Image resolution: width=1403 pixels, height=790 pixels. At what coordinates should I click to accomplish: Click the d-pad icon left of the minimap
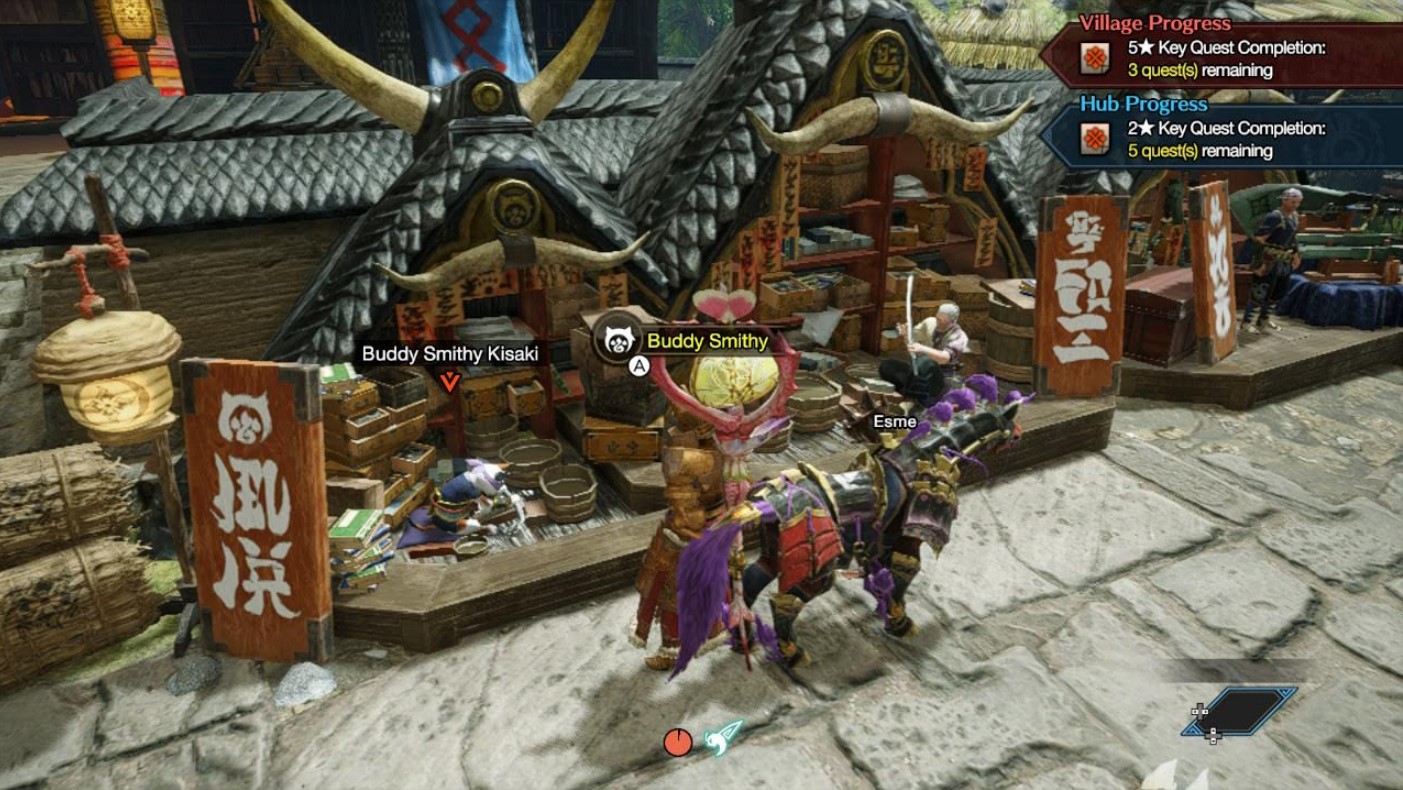pos(1199,711)
